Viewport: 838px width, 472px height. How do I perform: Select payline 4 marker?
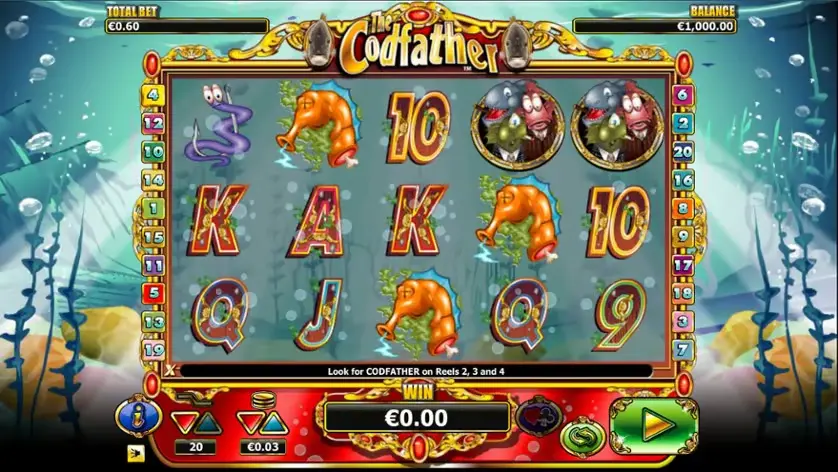tap(153, 96)
